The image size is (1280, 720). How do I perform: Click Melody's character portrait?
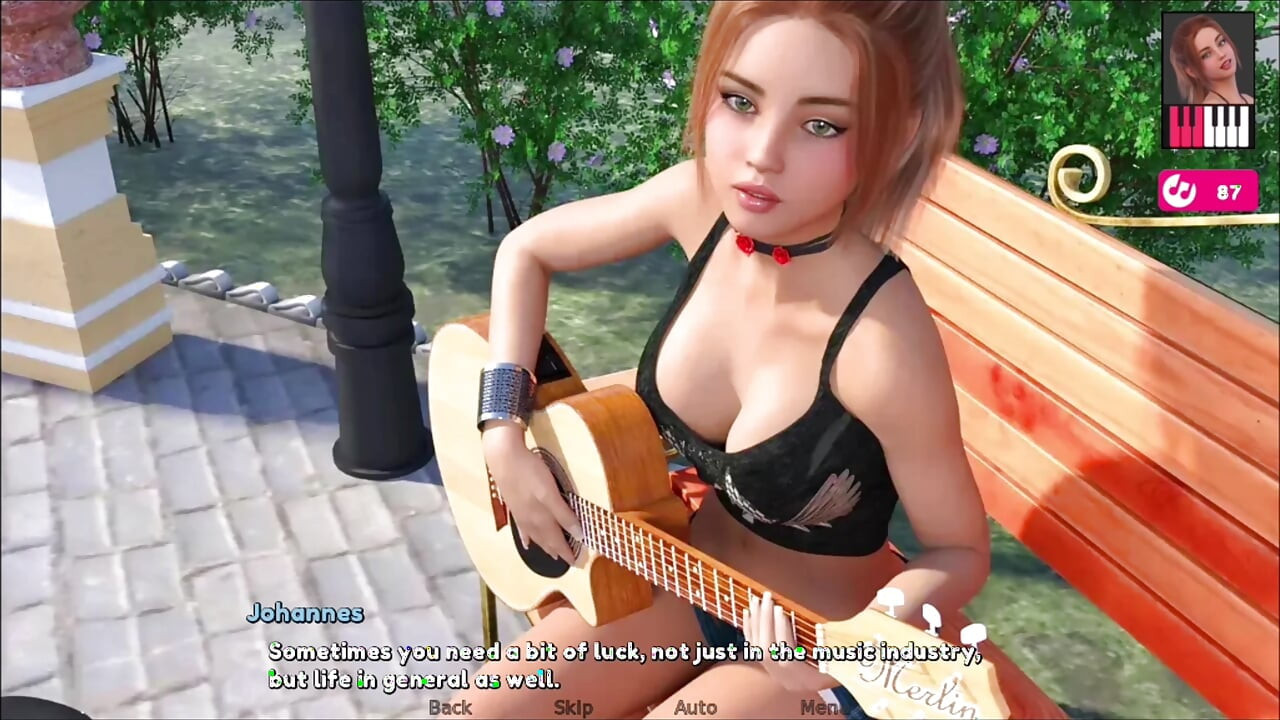click(1207, 60)
